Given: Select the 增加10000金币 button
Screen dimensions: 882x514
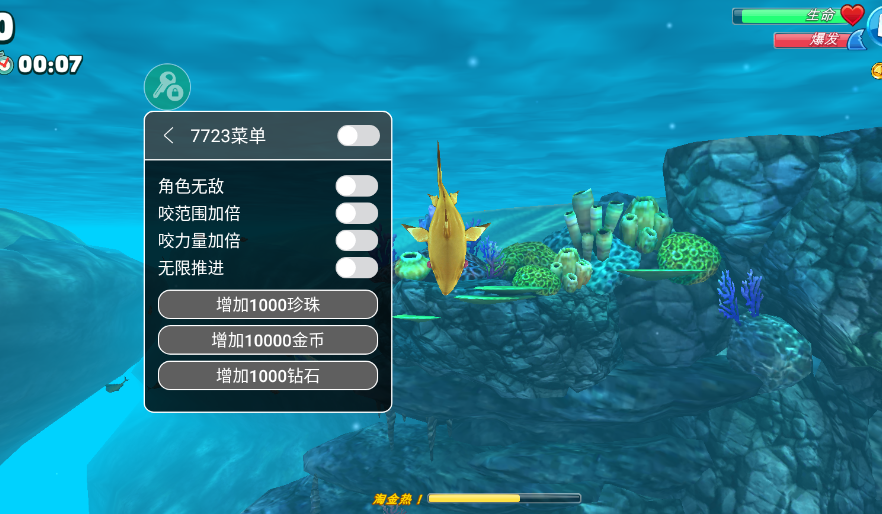Looking at the screenshot, I should 267,340.
